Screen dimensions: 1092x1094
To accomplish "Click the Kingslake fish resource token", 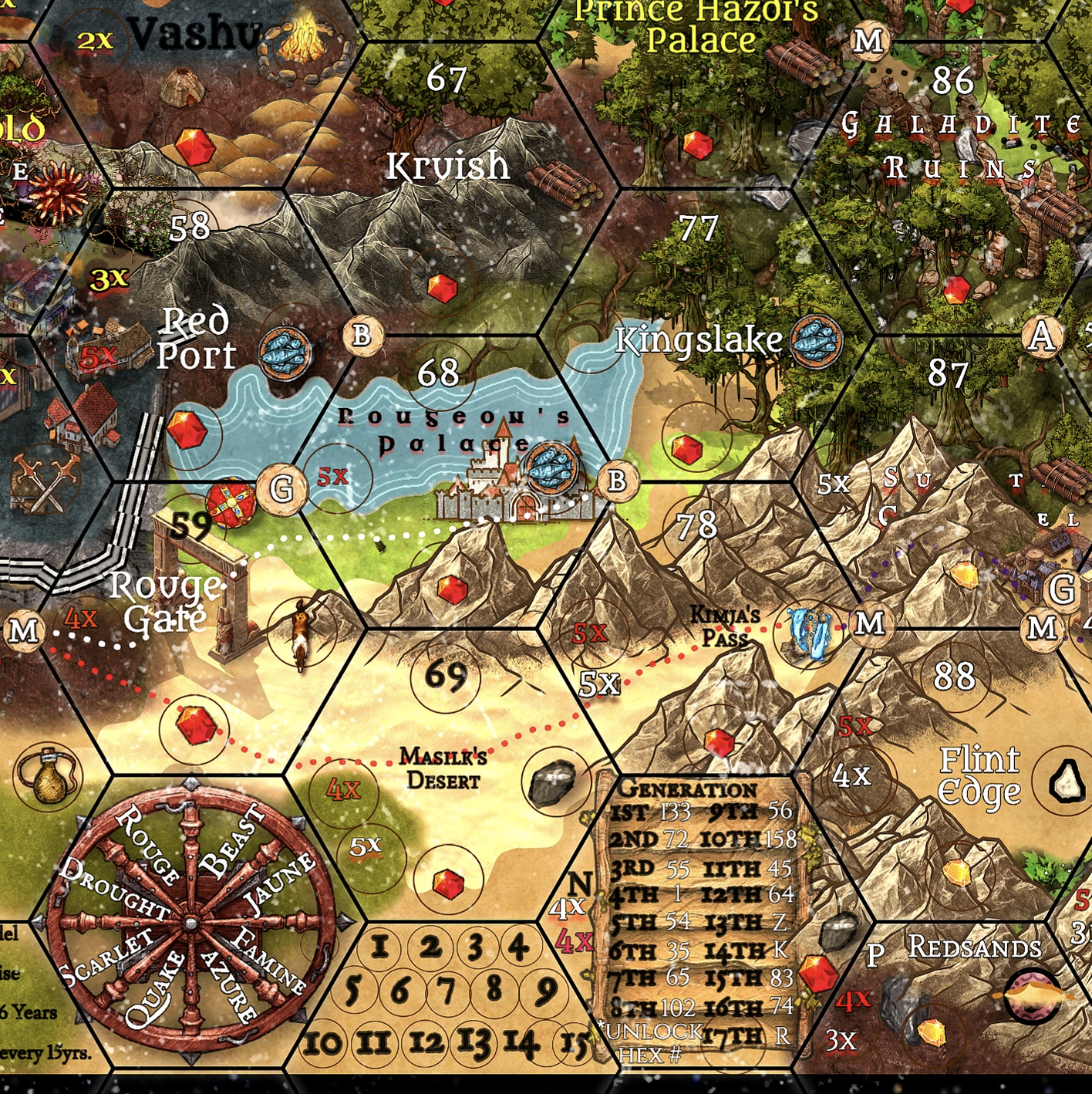I will tap(817, 339).
